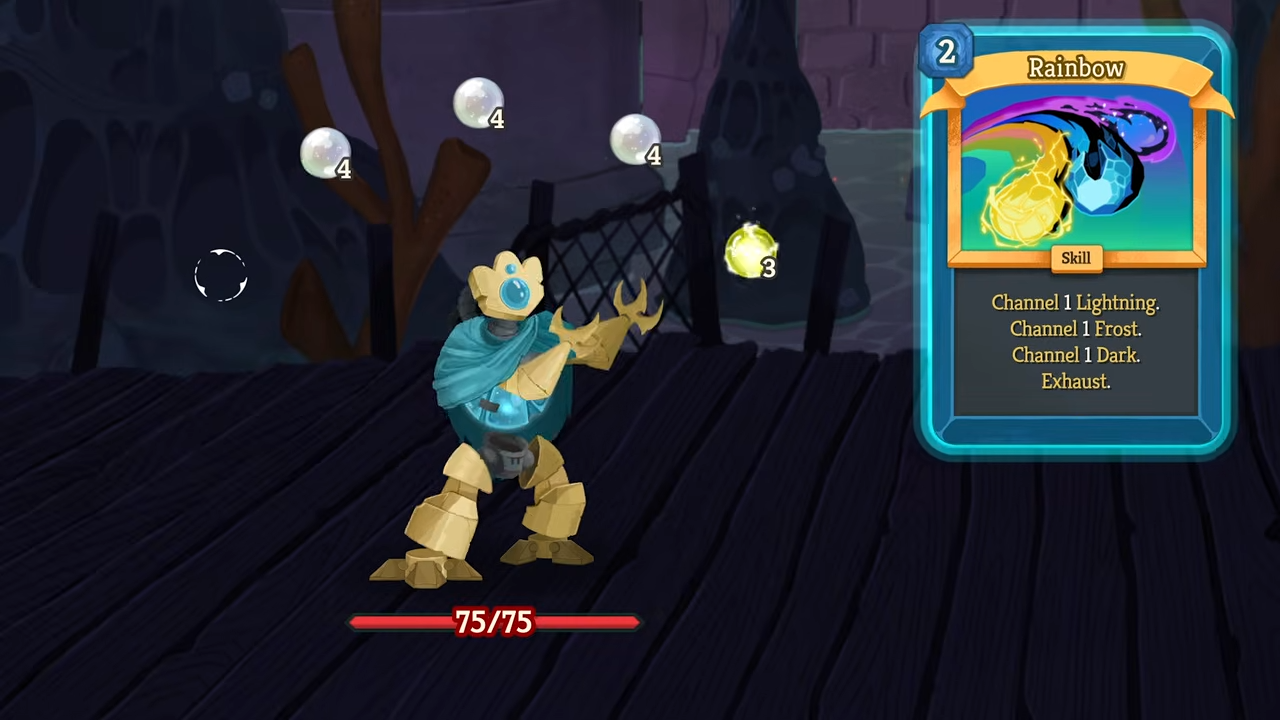The image size is (1280, 720).
Task: Click the automaton's outstretched golden claw
Action: 635,310
